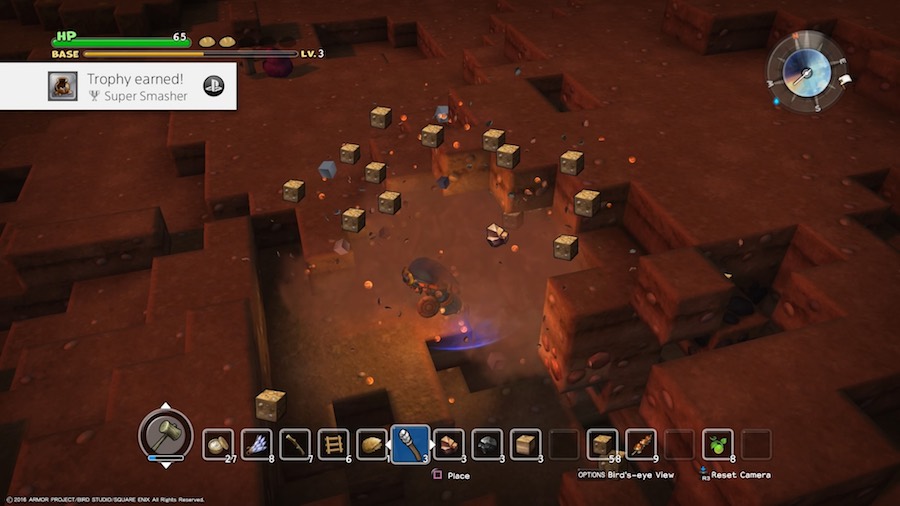Select the dark coal lump slot
Viewport: 900px width, 506px height.
click(487, 444)
